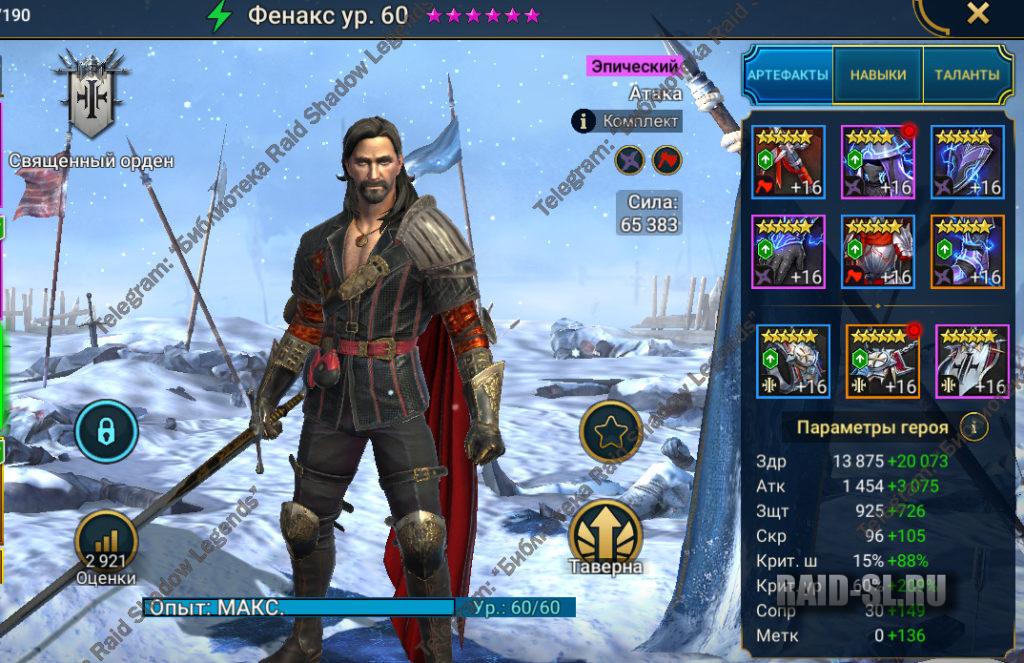The image size is (1024, 663).
Task: Show Комплект set info
Action: point(584,122)
